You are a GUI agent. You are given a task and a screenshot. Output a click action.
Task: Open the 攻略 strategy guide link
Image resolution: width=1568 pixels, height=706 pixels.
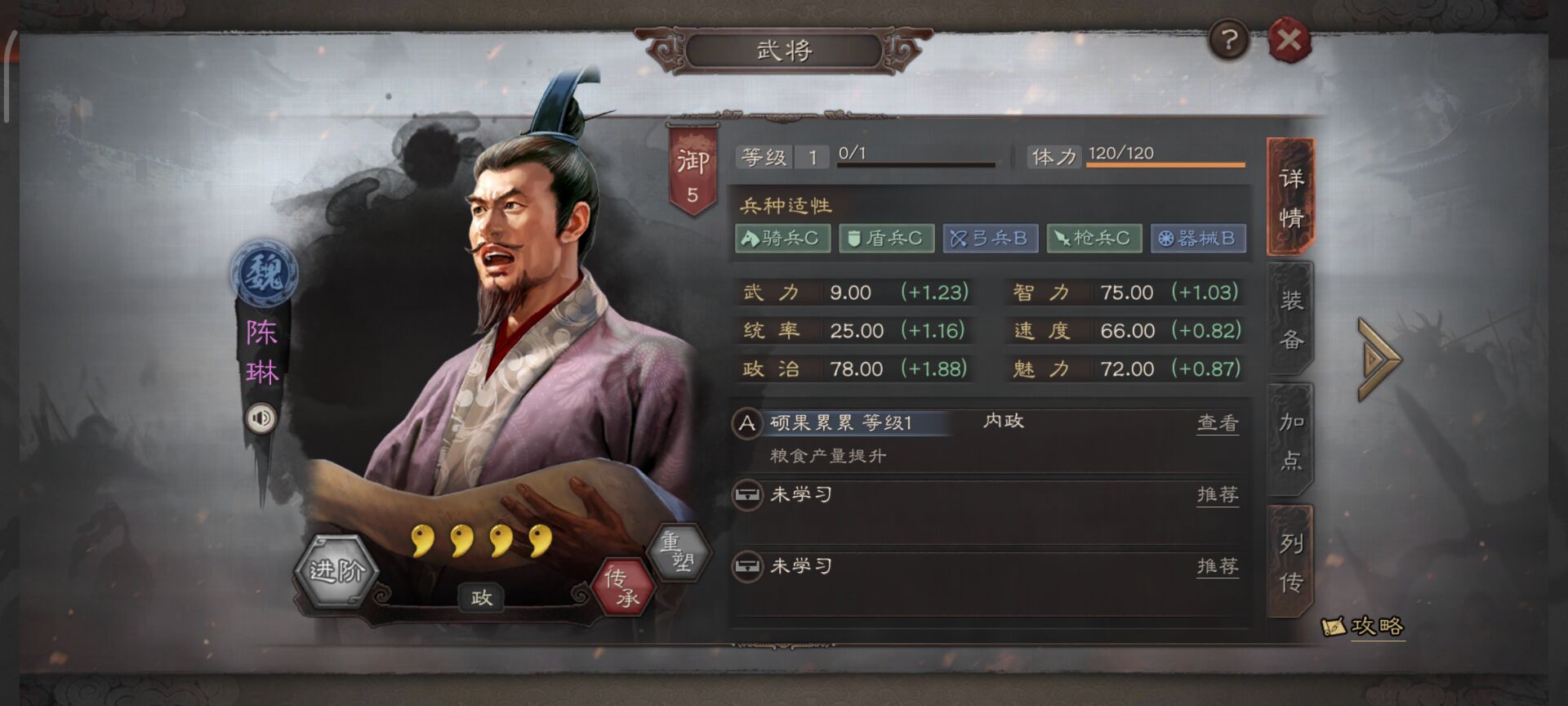click(x=1364, y=627)
